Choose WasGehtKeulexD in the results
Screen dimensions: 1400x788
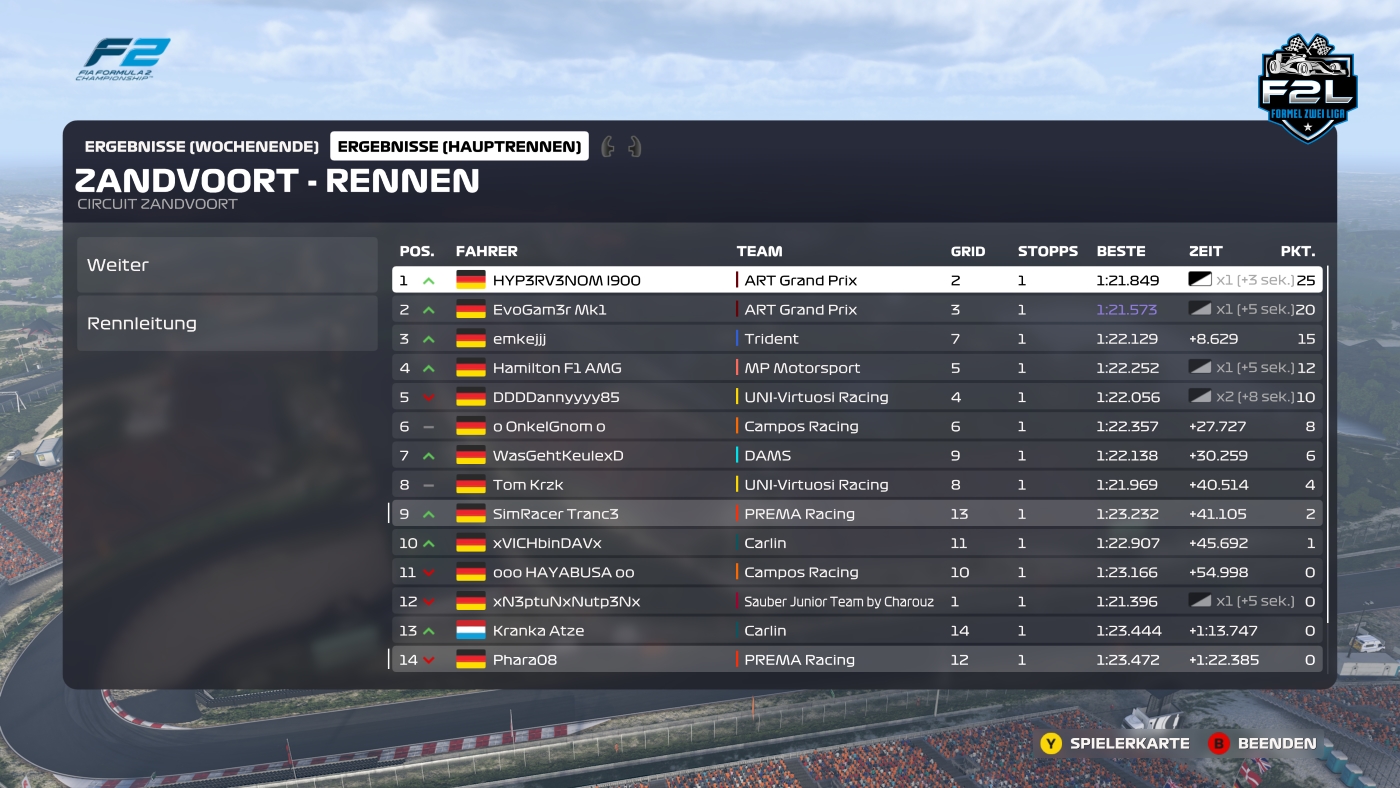(x=857, y=455)
